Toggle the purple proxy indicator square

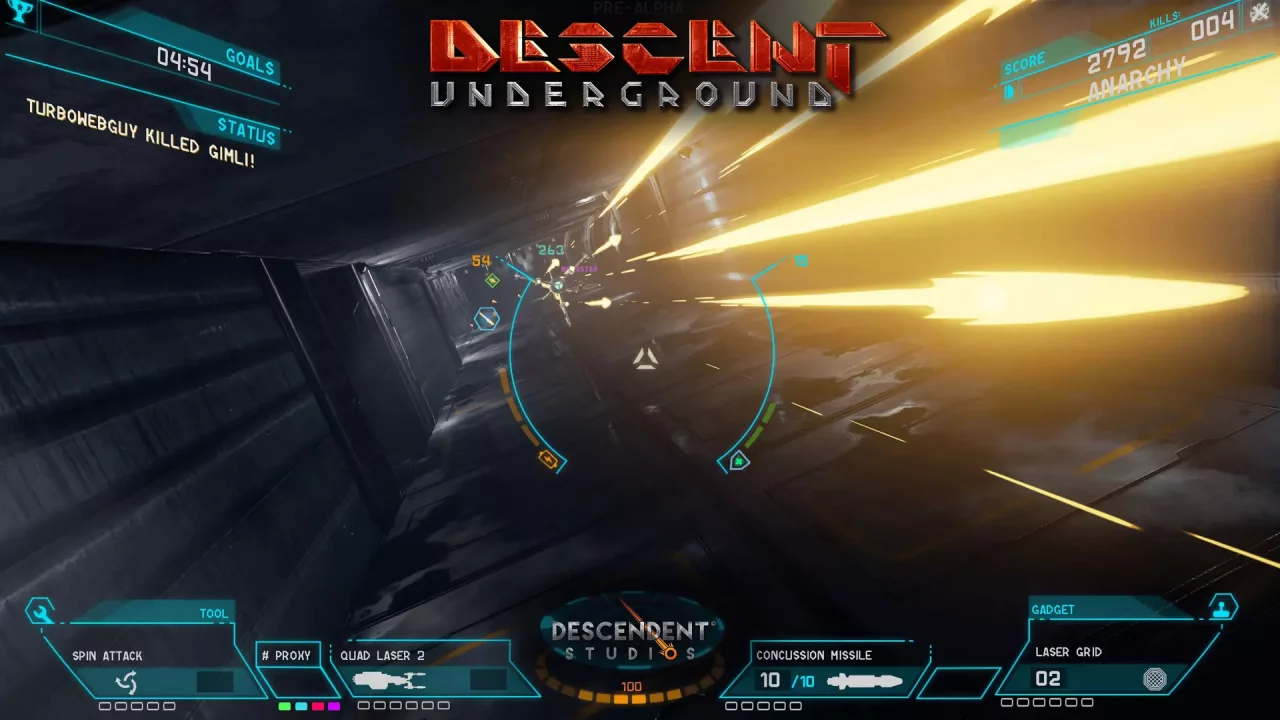[334, 706]
